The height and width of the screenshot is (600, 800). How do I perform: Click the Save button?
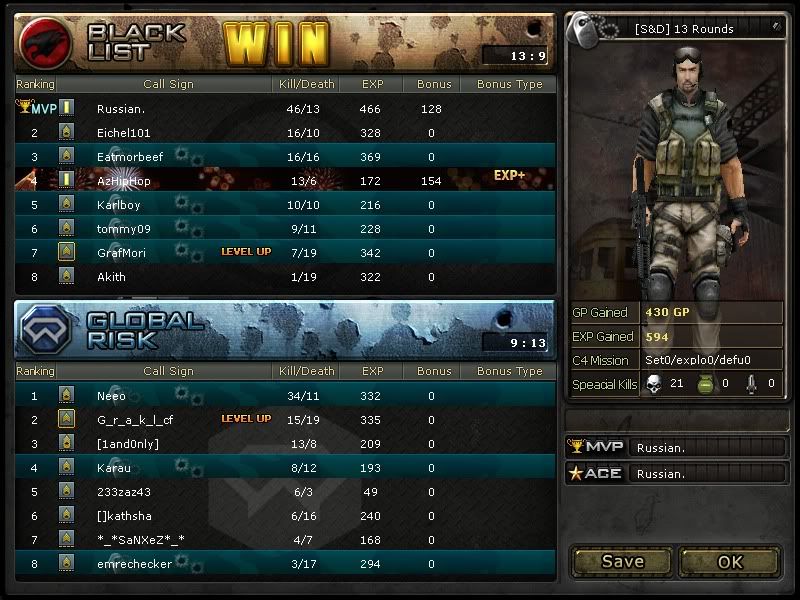622,561
